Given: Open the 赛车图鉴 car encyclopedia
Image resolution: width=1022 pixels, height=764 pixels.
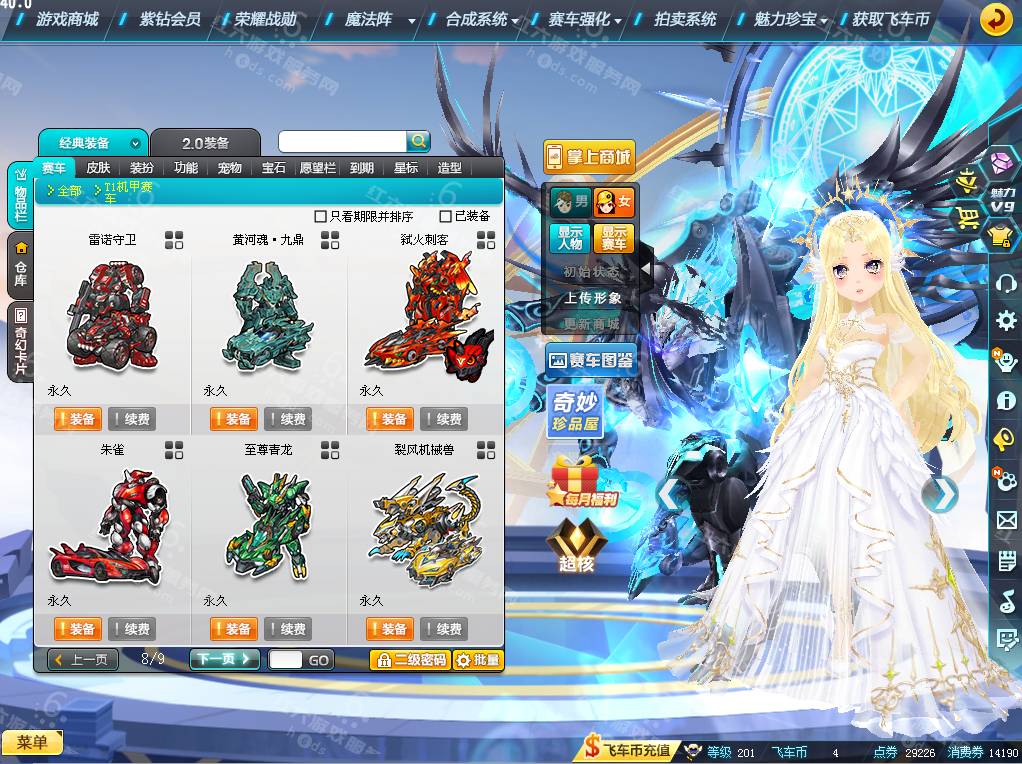Looking at the screenshot, I should point(591,361).
